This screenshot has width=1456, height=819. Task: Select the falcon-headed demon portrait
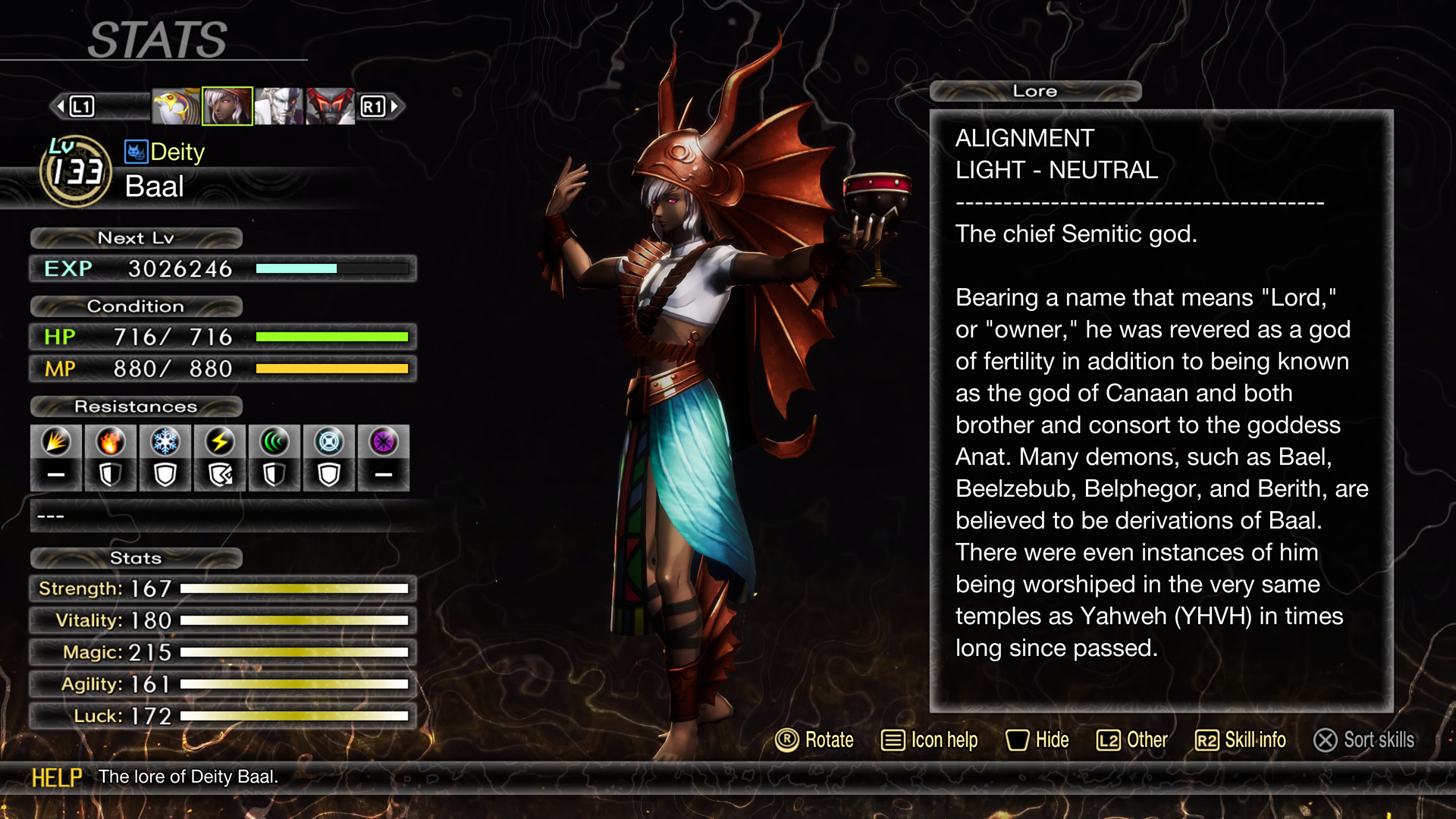176,106
